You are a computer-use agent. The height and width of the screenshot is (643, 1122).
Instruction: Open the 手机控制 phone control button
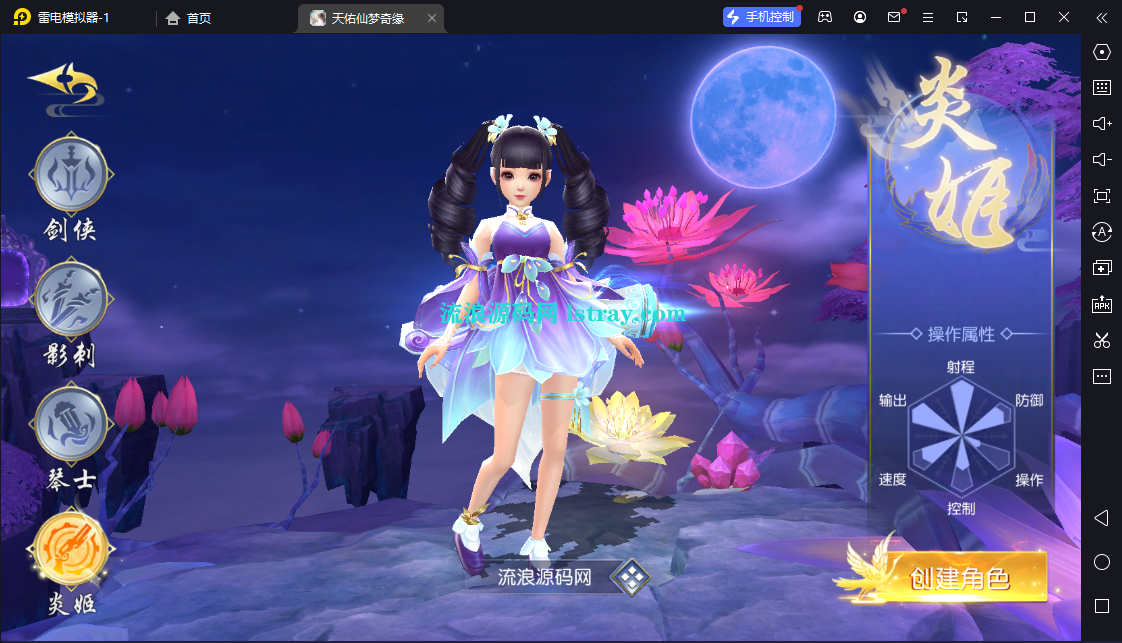[762, 17]
